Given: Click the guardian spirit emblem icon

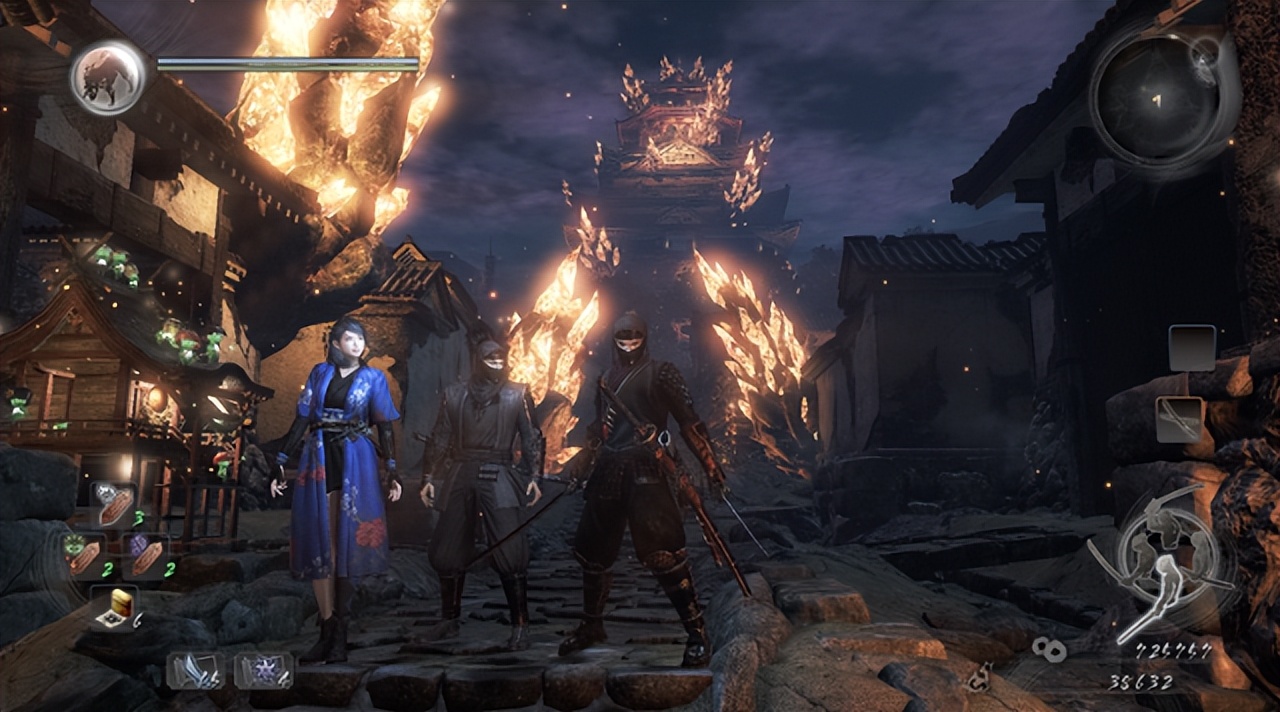Looking at the screenshot, I should [107, 76].
